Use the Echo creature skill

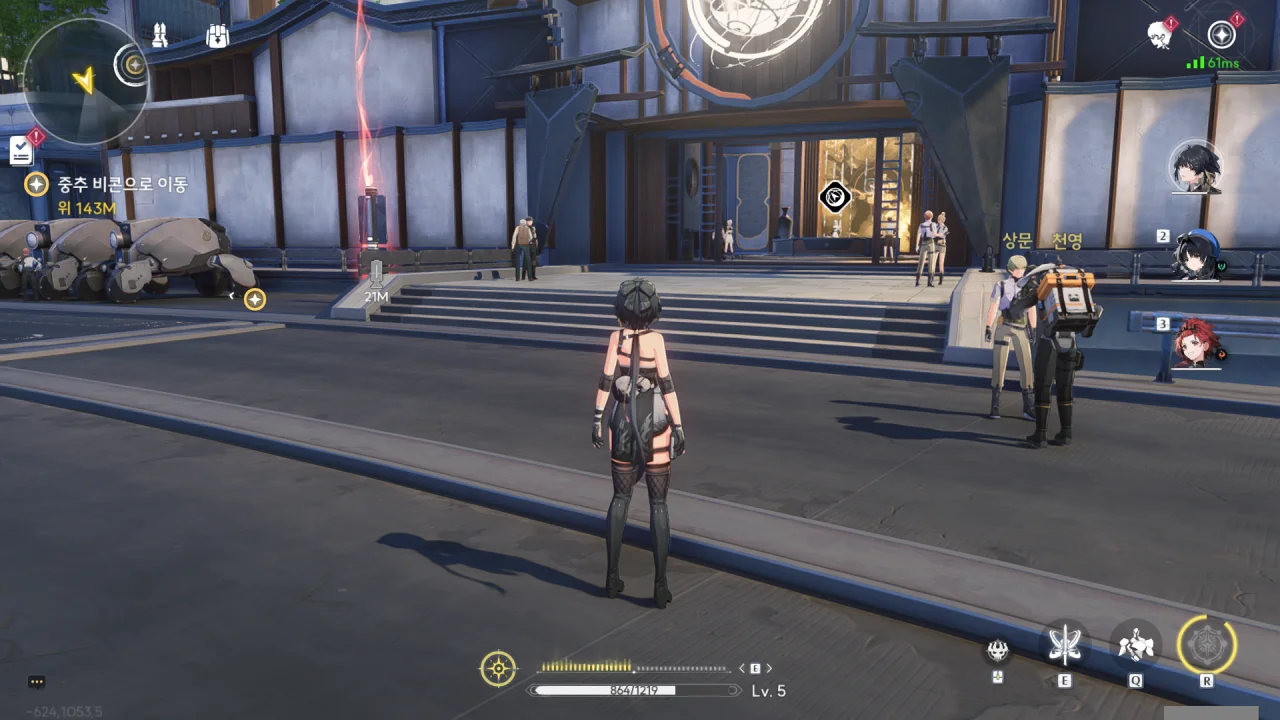1136,644
